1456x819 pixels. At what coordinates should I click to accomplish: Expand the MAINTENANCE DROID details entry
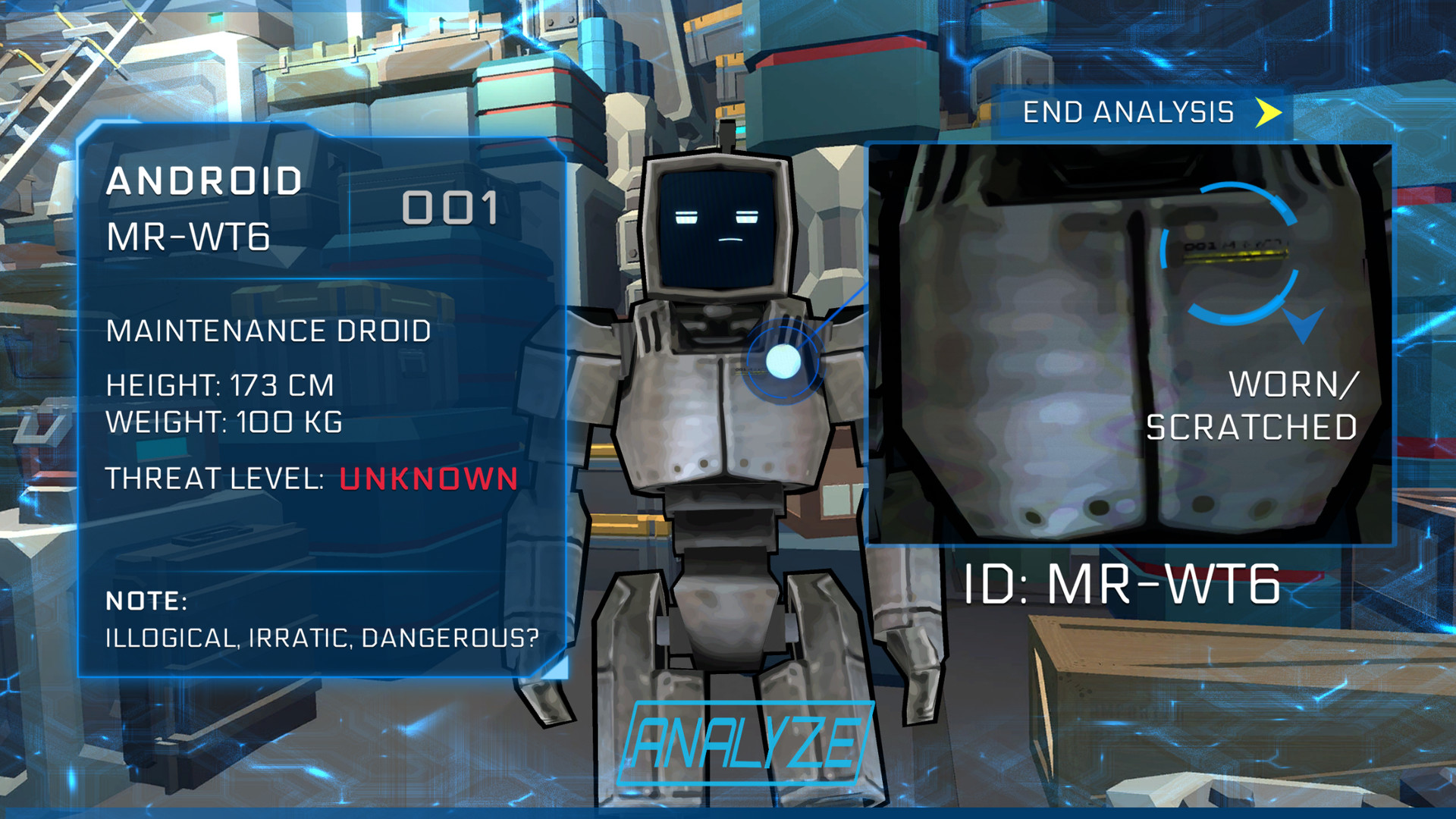(267, 331)
